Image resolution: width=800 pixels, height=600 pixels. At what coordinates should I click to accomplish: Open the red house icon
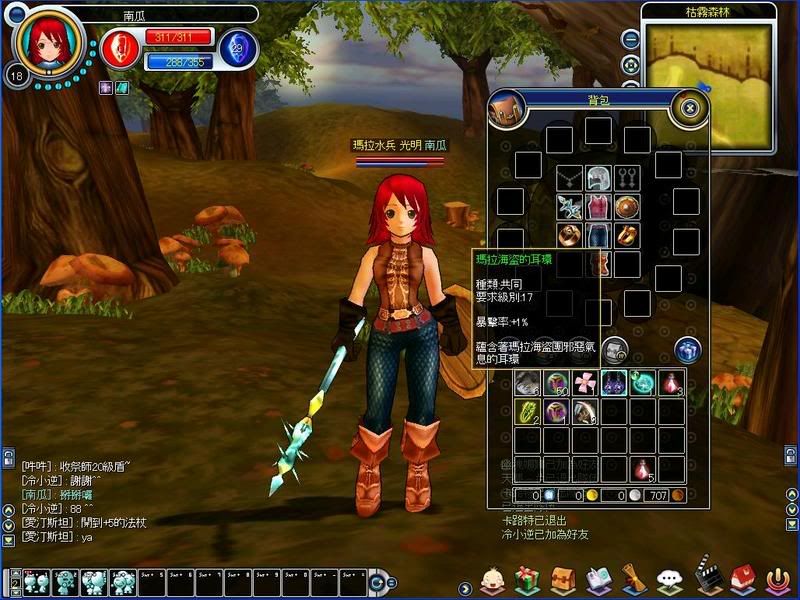coord(741,577)
